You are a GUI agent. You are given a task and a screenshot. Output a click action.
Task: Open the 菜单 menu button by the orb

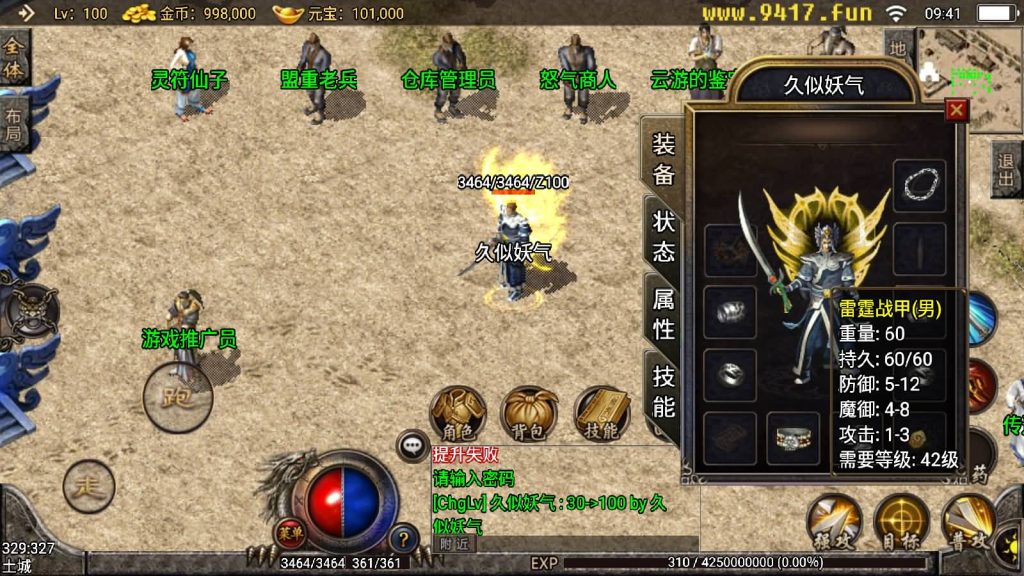(x=289, y=530)
